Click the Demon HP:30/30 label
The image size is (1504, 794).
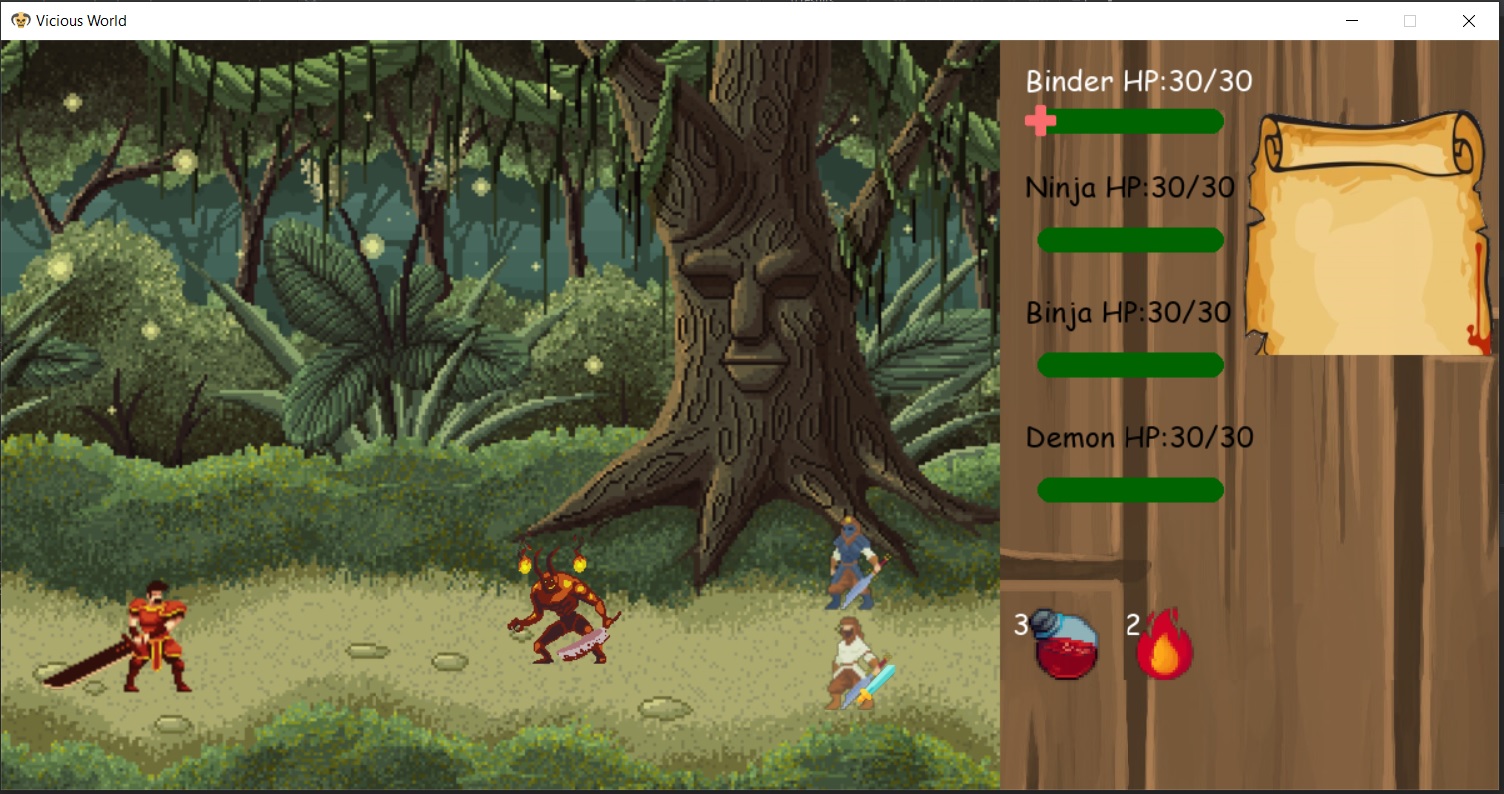pos(1140,437)
